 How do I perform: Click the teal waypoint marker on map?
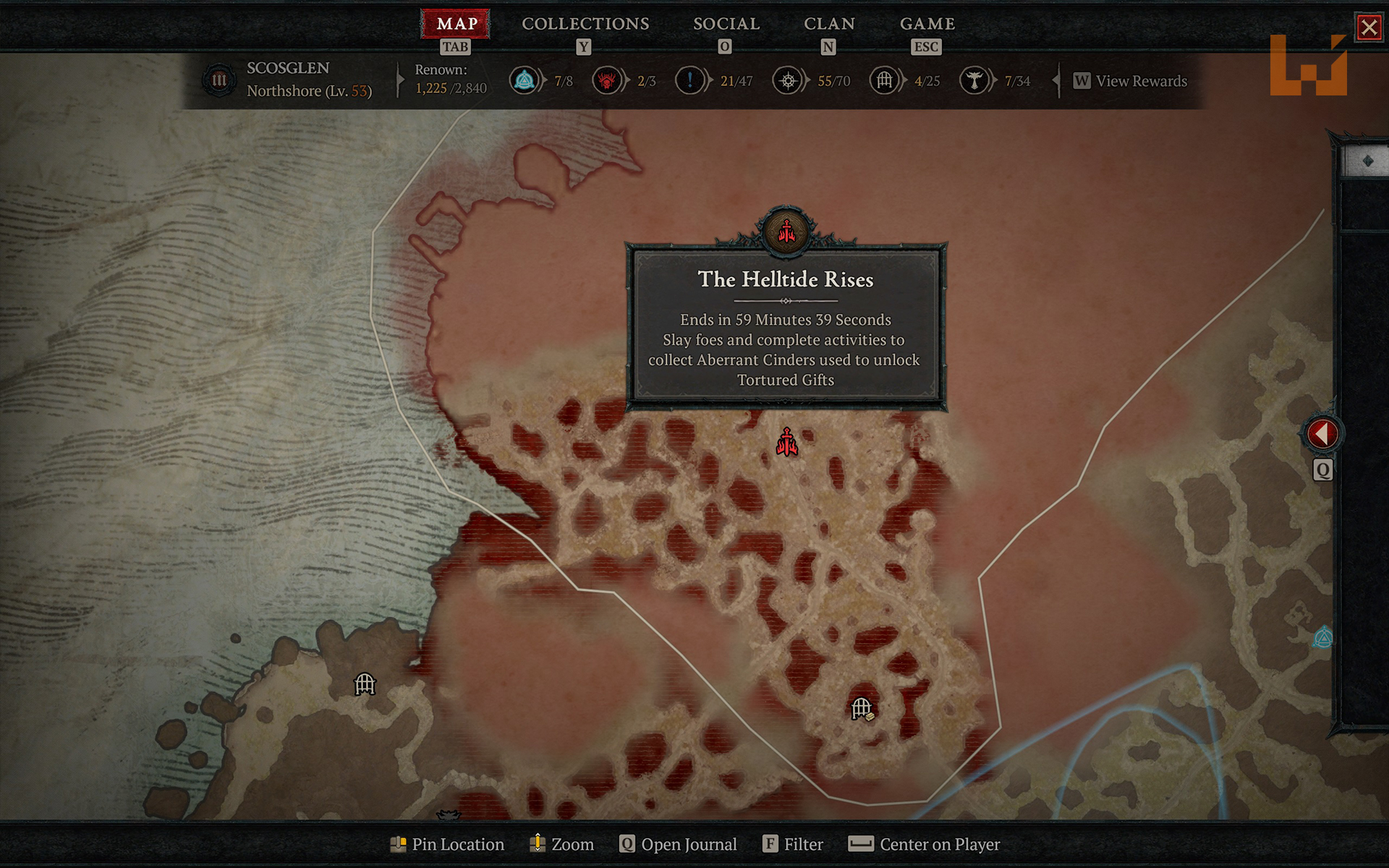tap(1323, 638)
